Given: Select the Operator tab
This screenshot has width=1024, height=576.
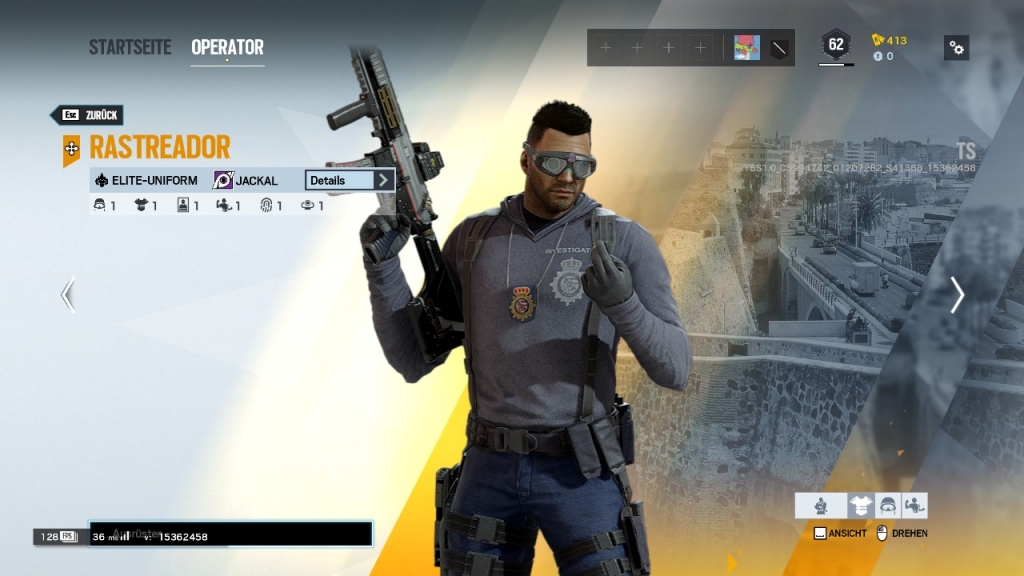Looking at the screenshot, I should pyautogui.click(x=227, y=47).
